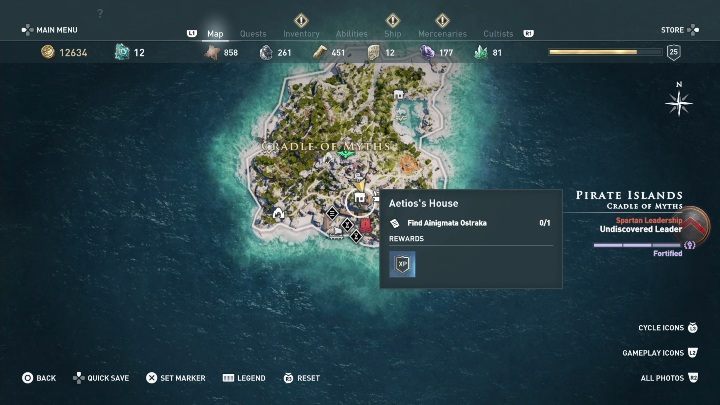This screenshot has width=720, height=405.
Task: Open the Inventory tab
Action: coord(301,34)
